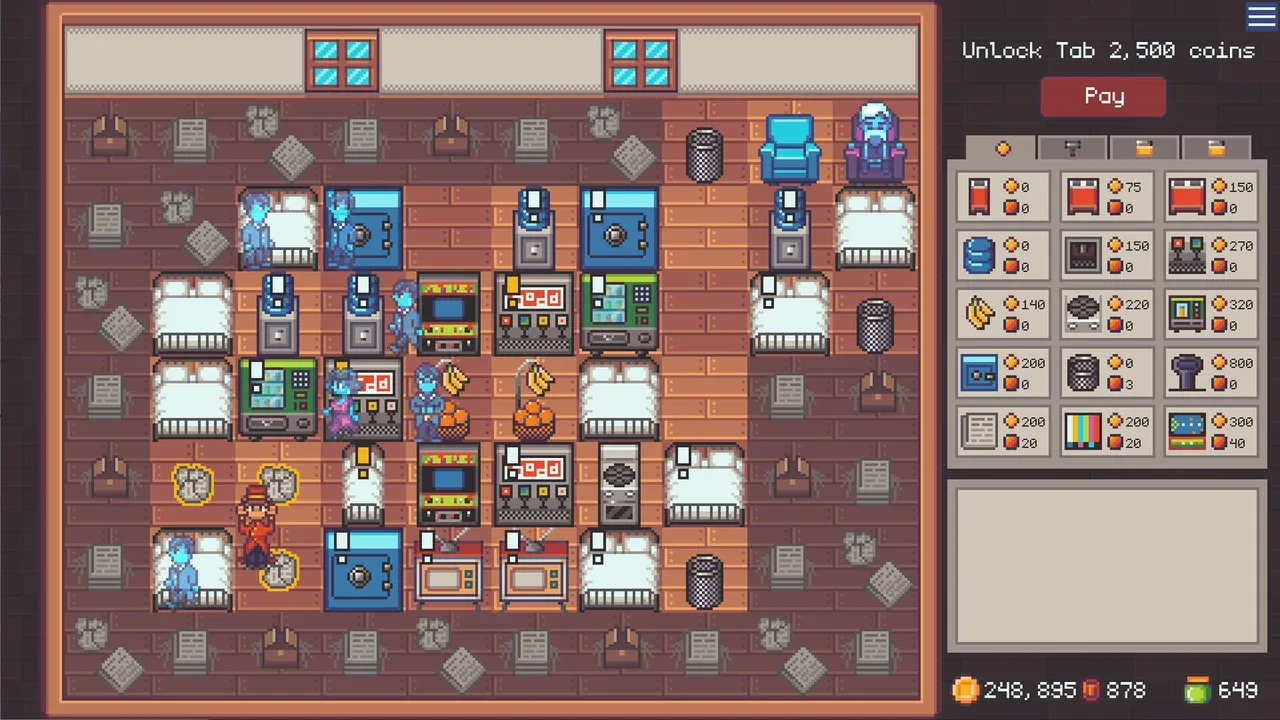Choose the 150-coin dark console machine
Viewport: 1280px width, 720px height.
click(x=1105, y=255)
